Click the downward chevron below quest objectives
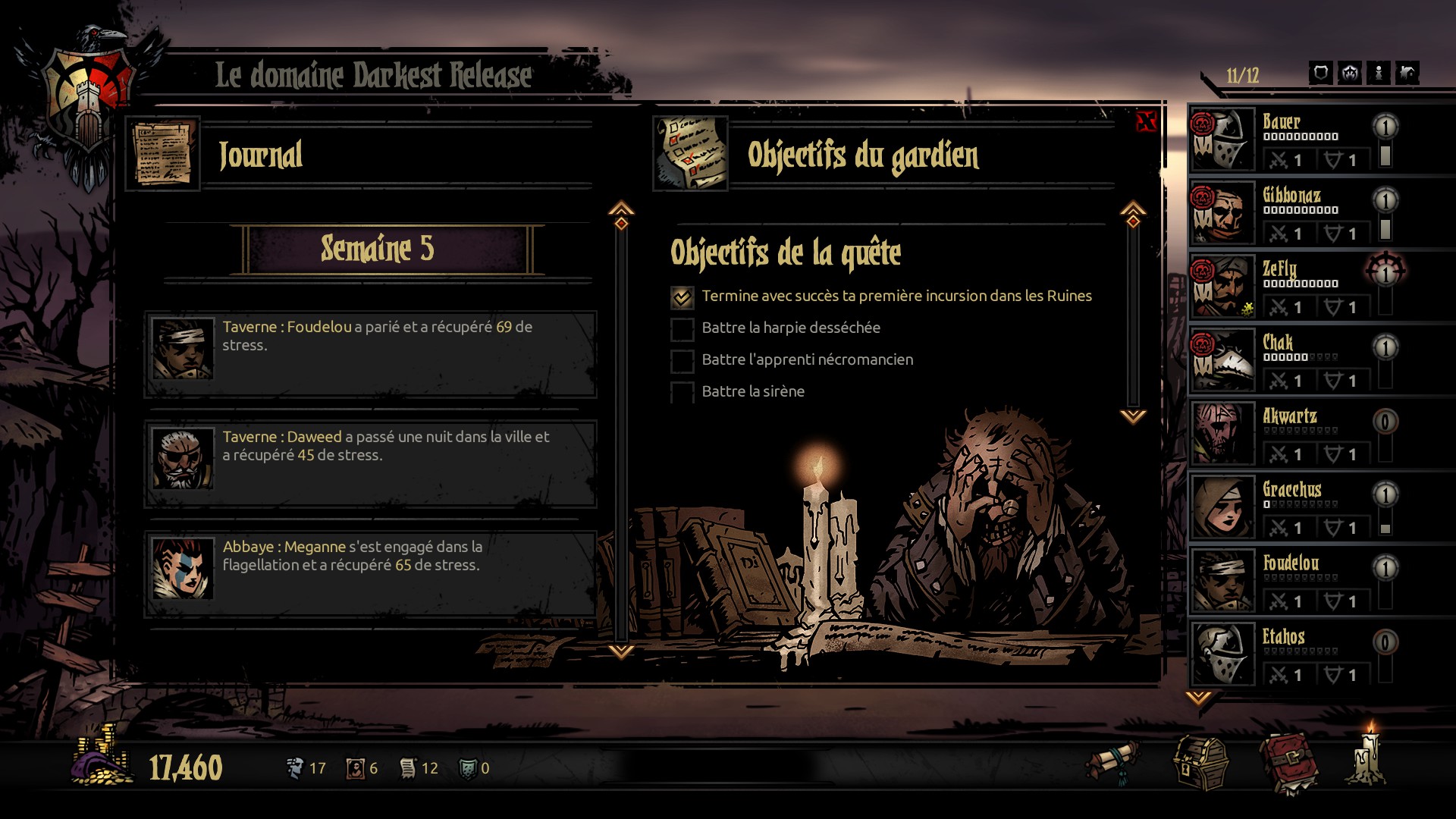Screen dimensions: 1456x819 coord(1133,414)
